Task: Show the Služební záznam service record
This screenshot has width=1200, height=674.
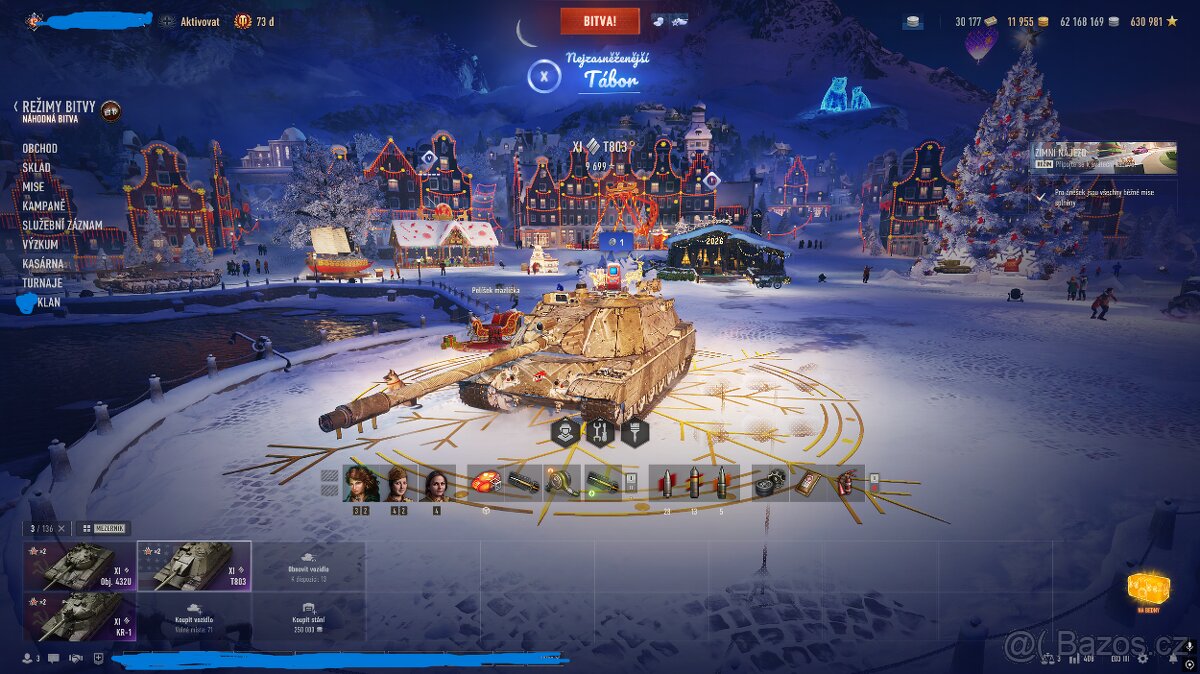Action: pos(62,225)
